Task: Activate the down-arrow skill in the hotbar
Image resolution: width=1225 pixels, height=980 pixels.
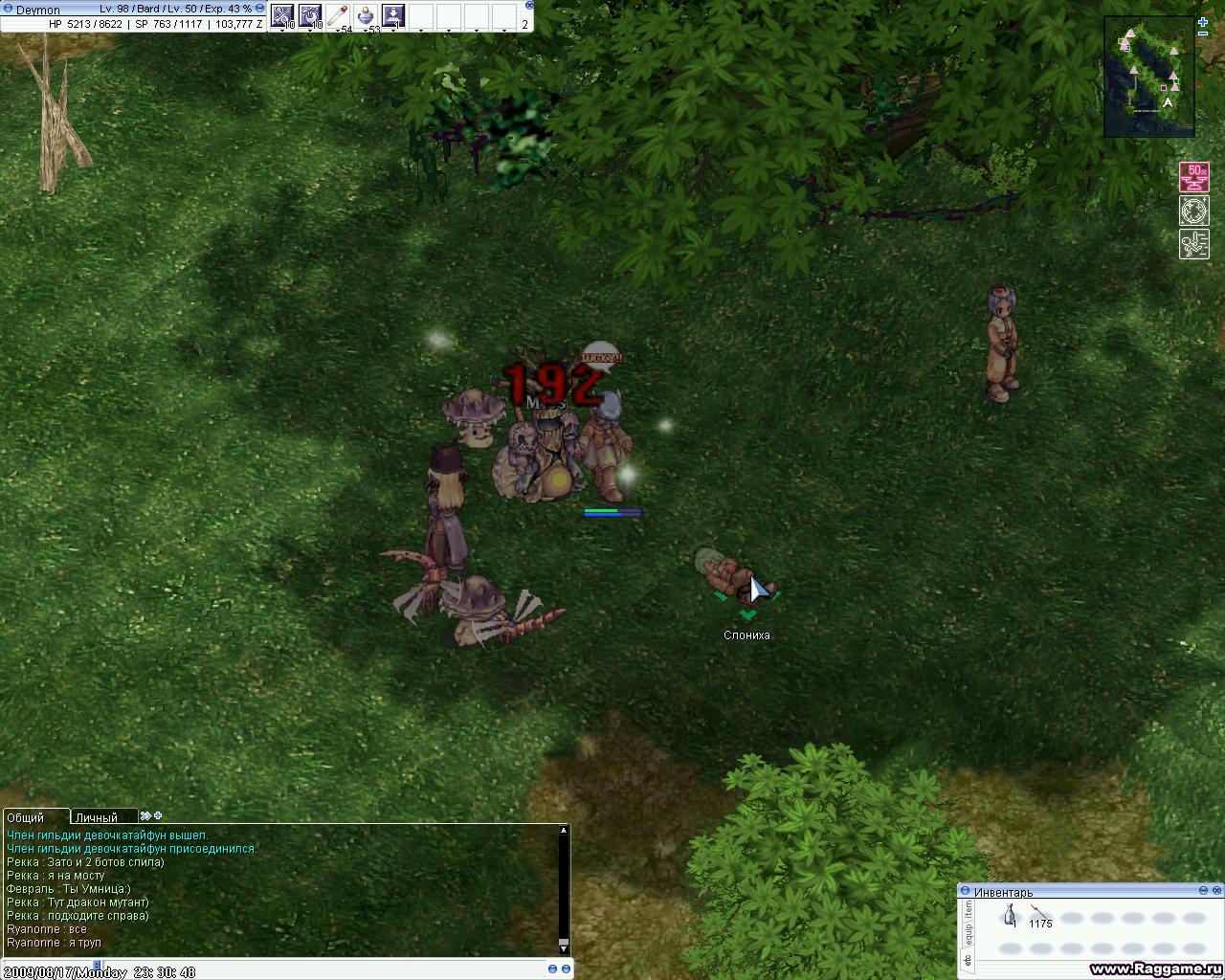Action: click(393, 15)
